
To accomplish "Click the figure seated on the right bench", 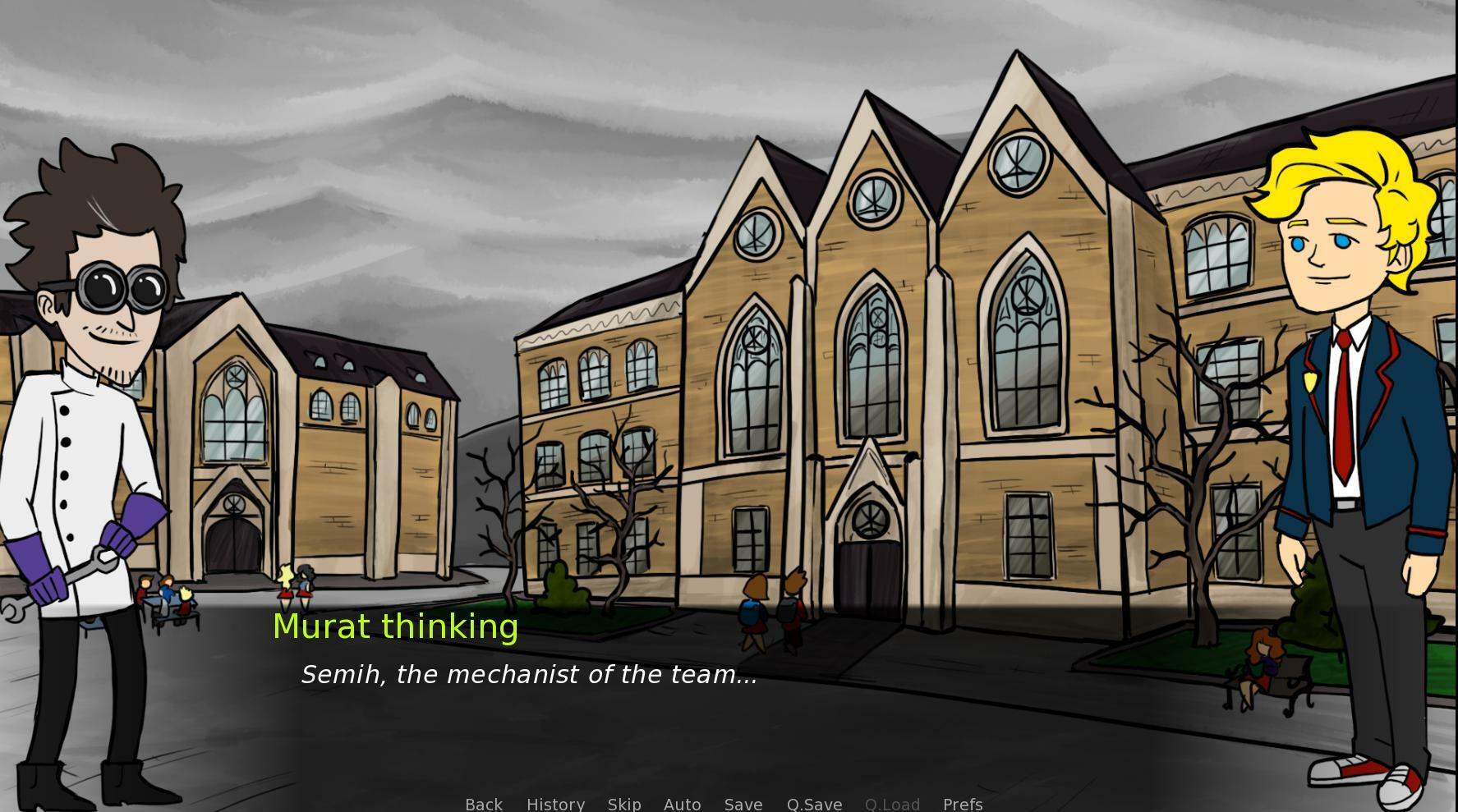I will point(1263,665).
